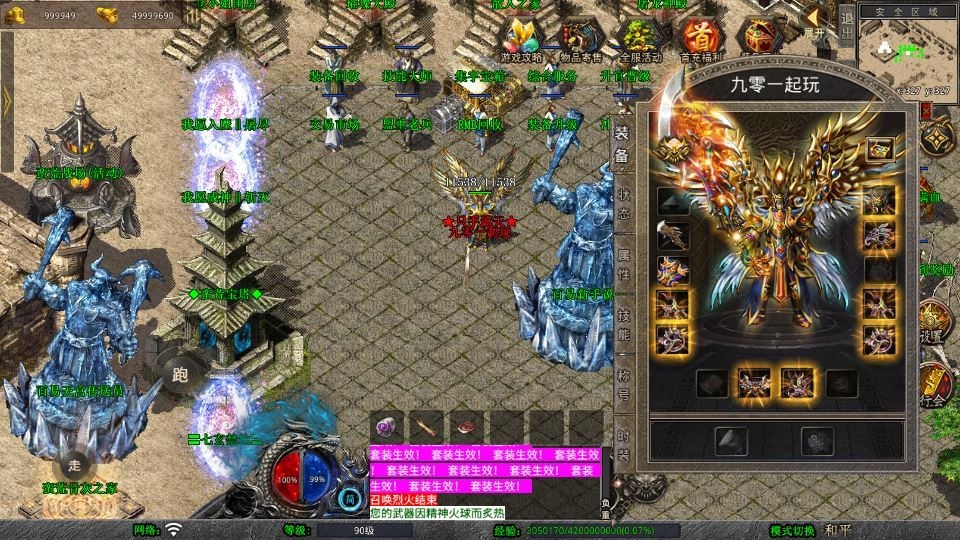Image resolution: width=960 pixels, height=540 pixels.
Task: Open the 全服活动 server events icon
Action: click(640, 38)
